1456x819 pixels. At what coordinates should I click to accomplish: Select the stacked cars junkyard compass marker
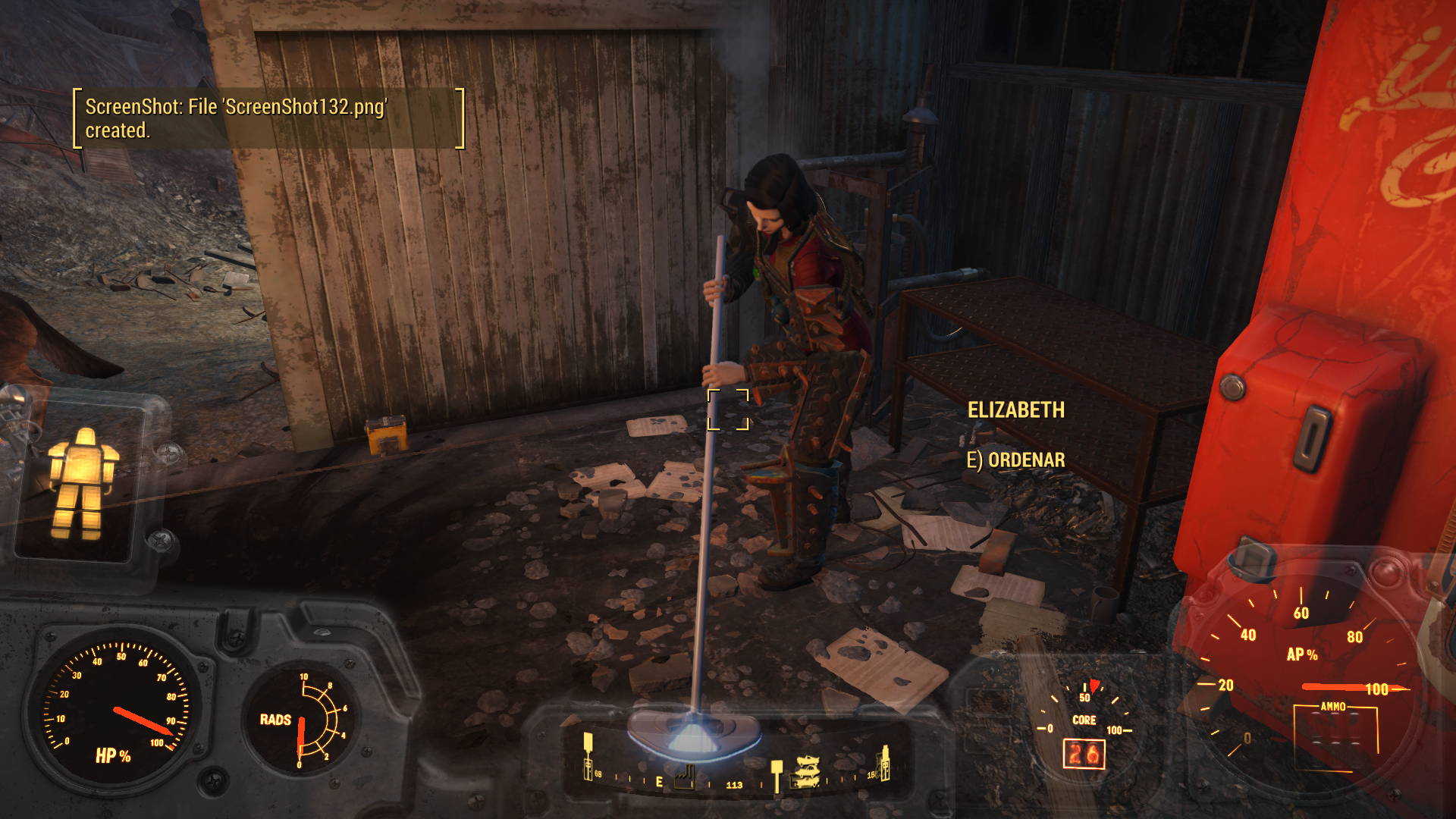pyautogui.click(x=805, y=771)
